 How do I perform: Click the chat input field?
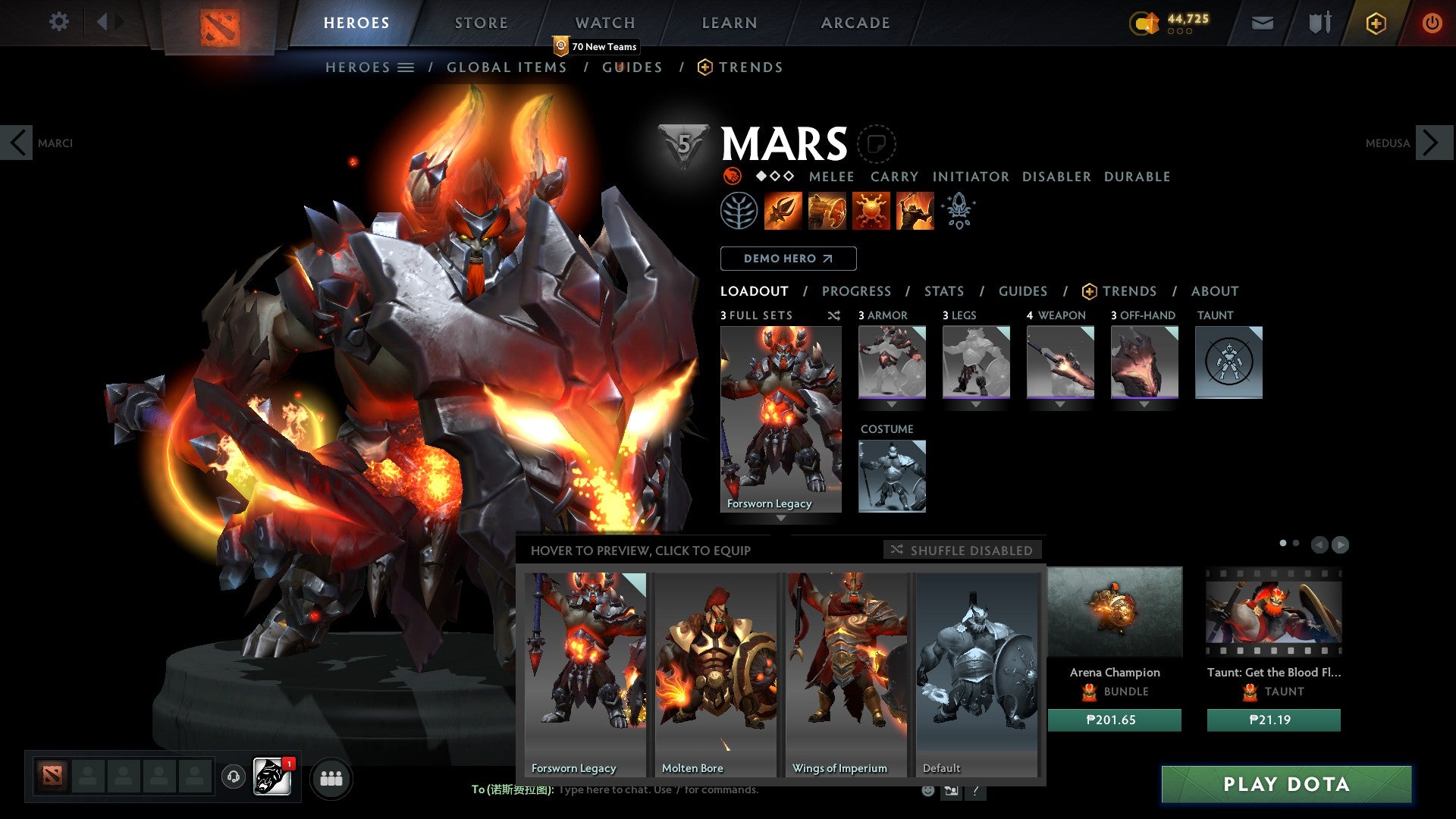[682, 790]
